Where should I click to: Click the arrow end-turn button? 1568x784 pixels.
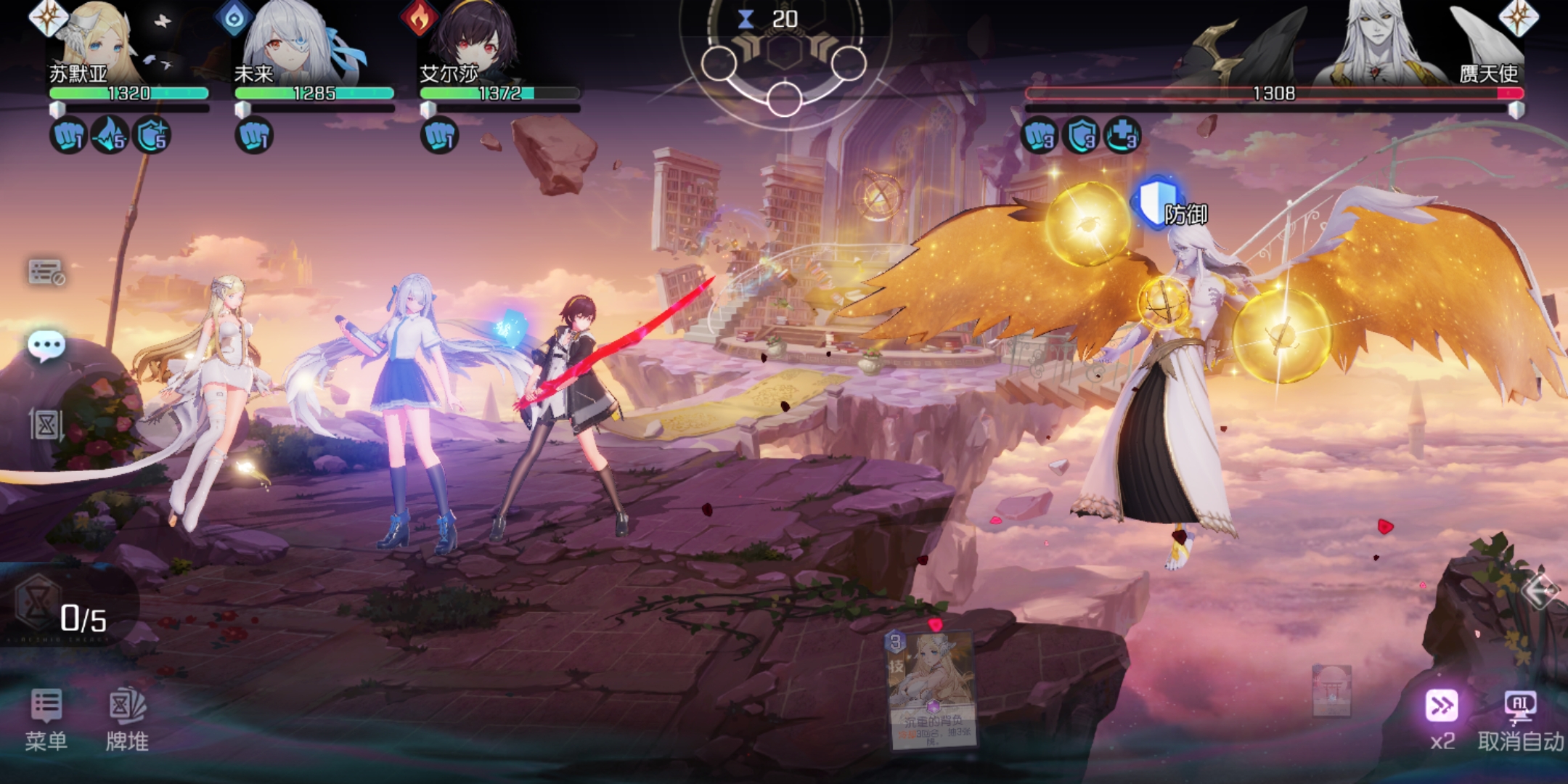1540,590
